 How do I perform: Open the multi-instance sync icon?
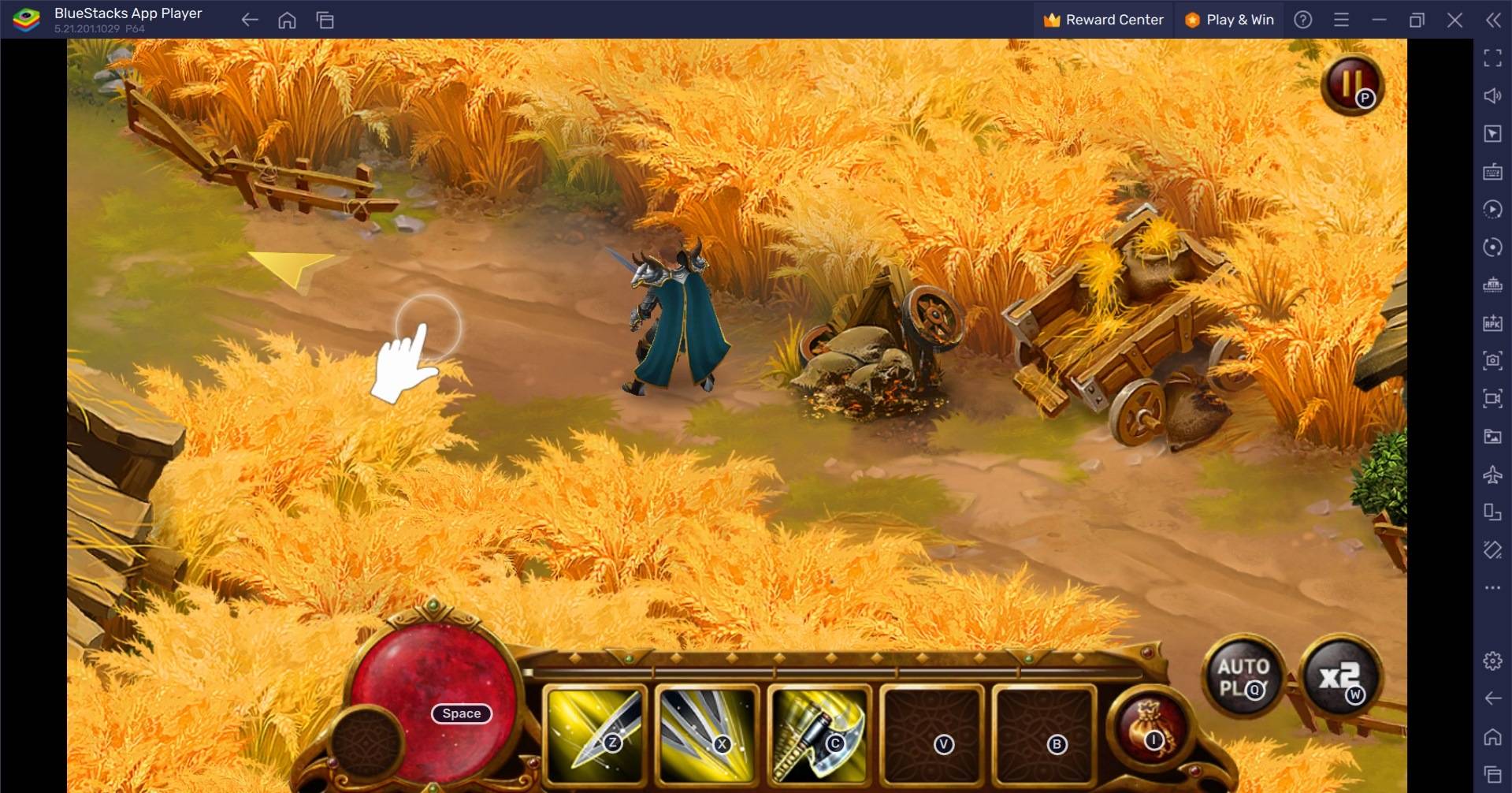coord(1493,248)
